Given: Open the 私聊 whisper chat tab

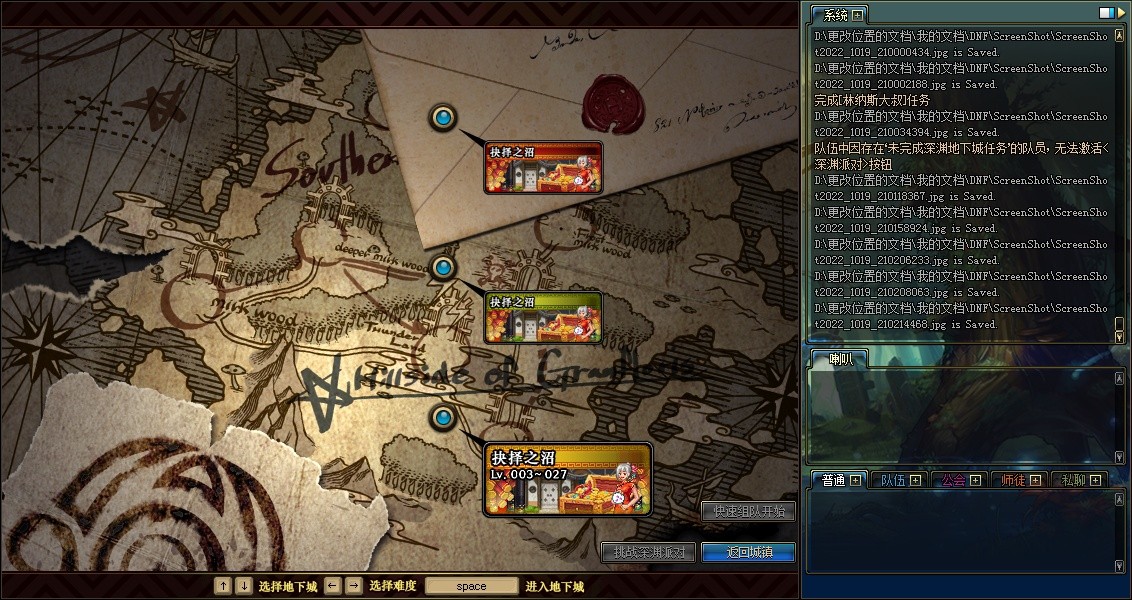Looking at the screenshot, I should 1072,480.
